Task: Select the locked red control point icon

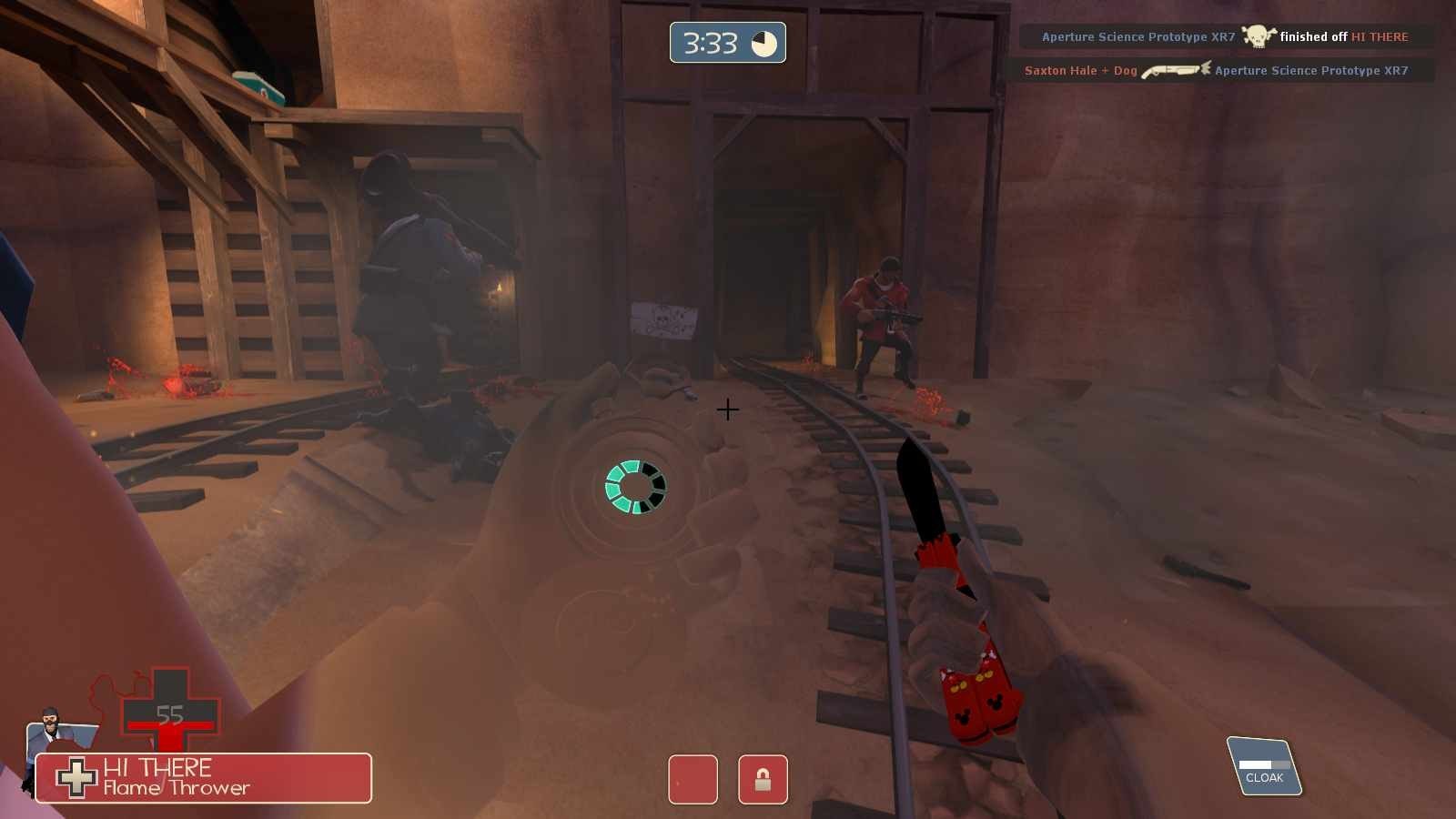Action: click(763, 780)
